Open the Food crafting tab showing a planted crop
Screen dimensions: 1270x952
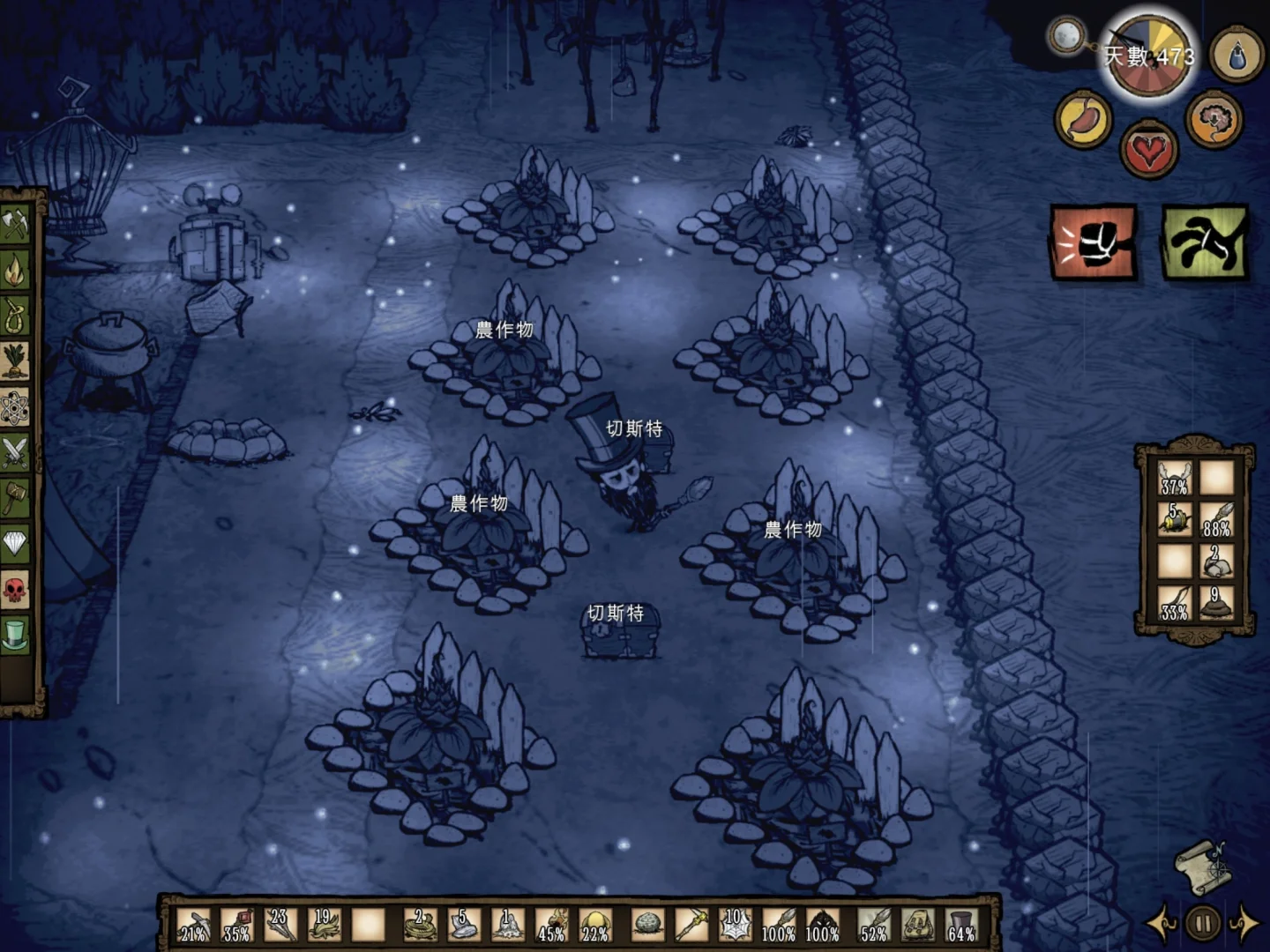[15, 361]
